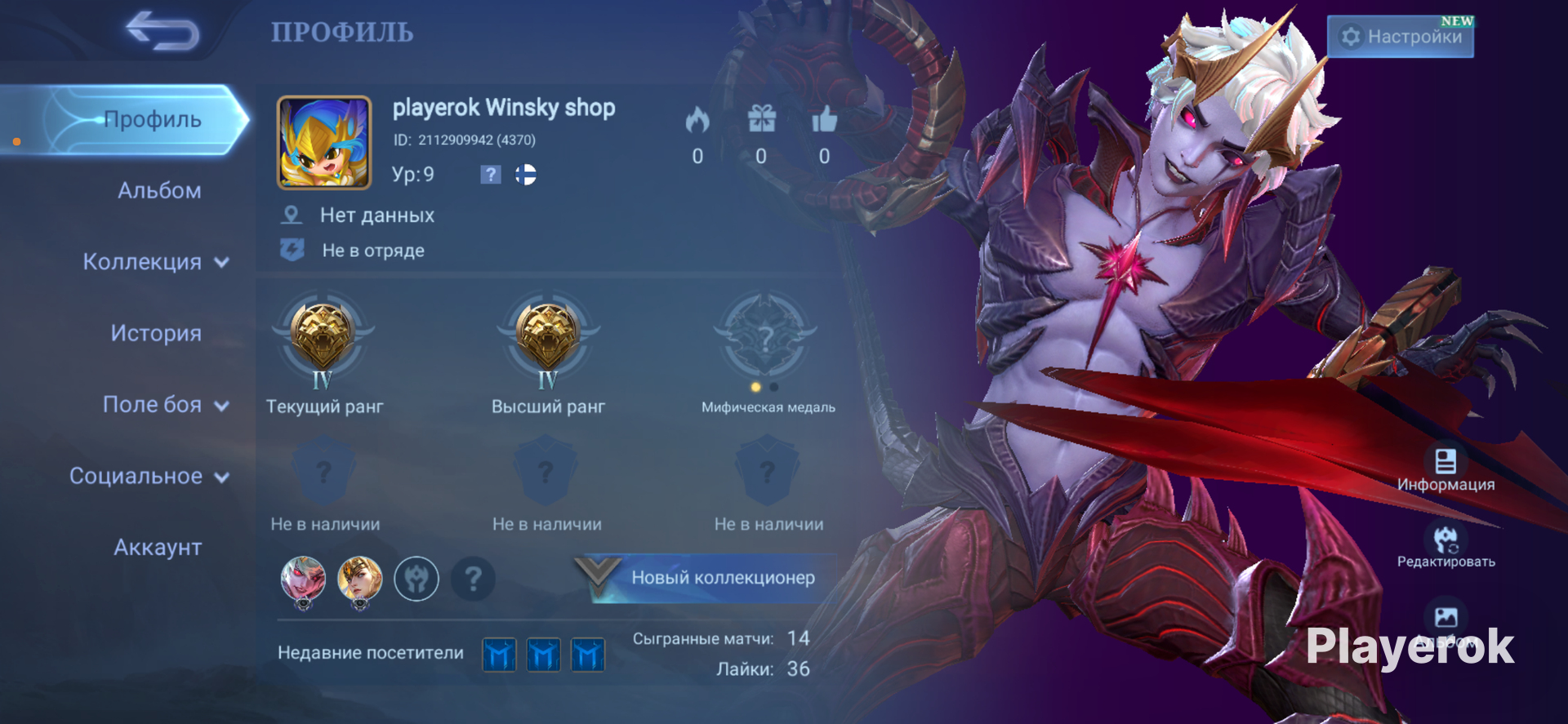The width and height of the screenshot is (1568, 724).
Task: Click the thumbs-up likes icon
Action: click(x=824, y=120)
